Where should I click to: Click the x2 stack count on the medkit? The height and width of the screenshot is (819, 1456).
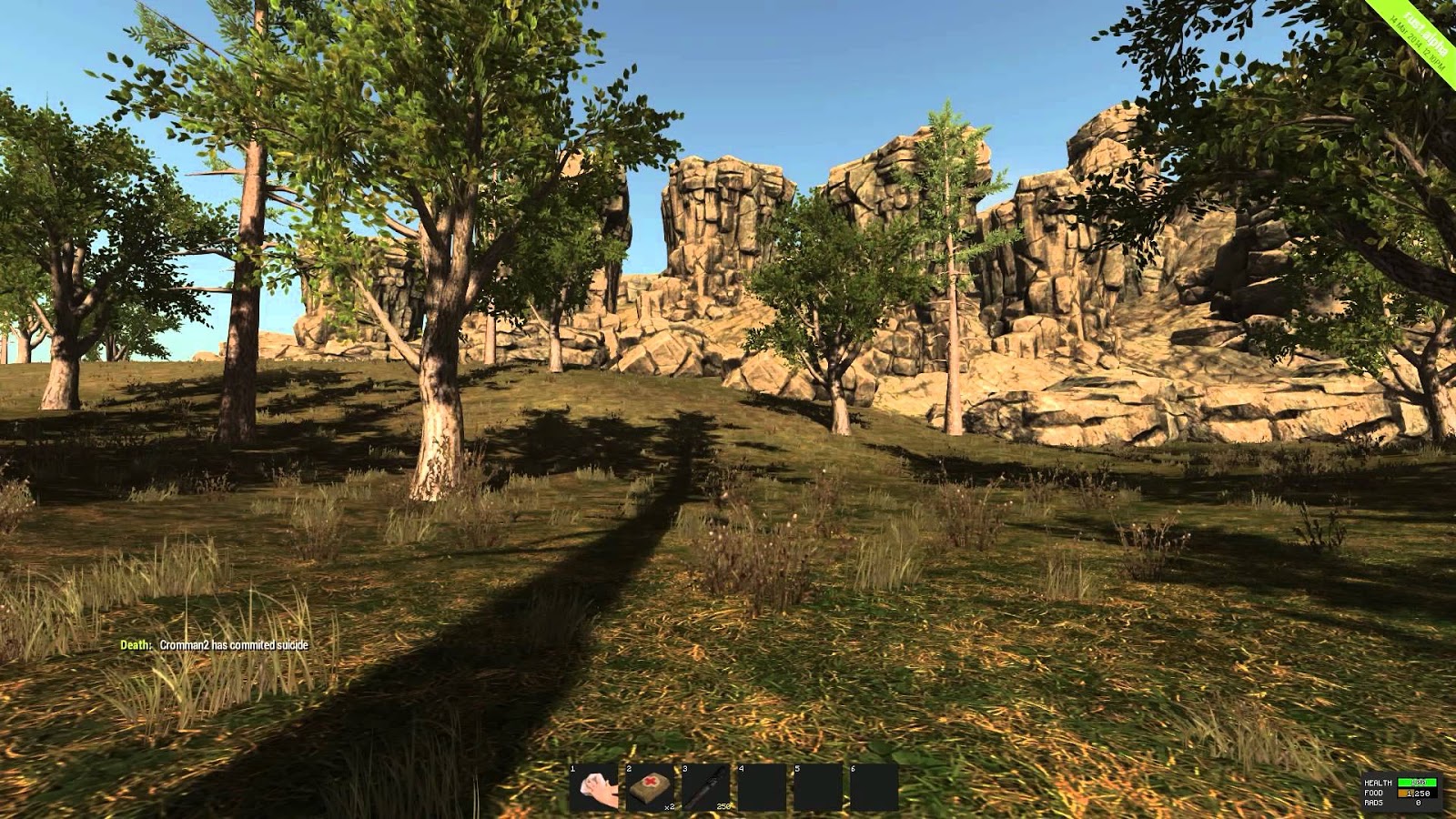click(x=670, y=806)
